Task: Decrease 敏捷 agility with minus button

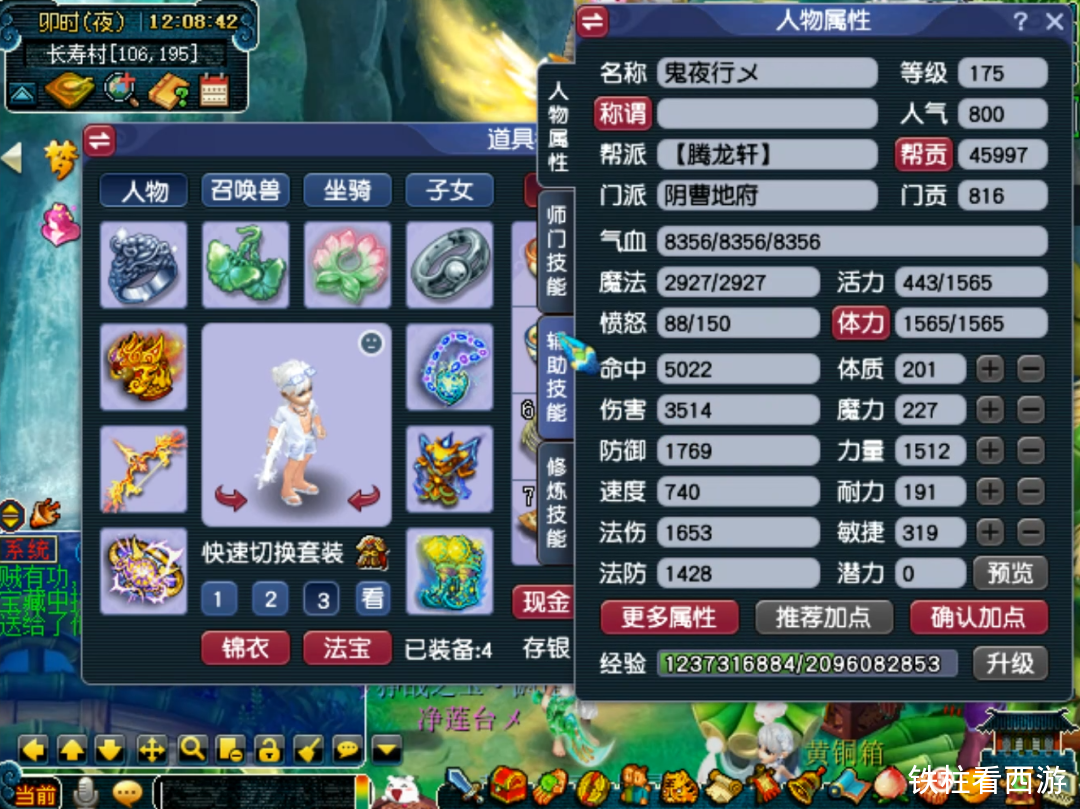Action: [x=1031, y=532]
